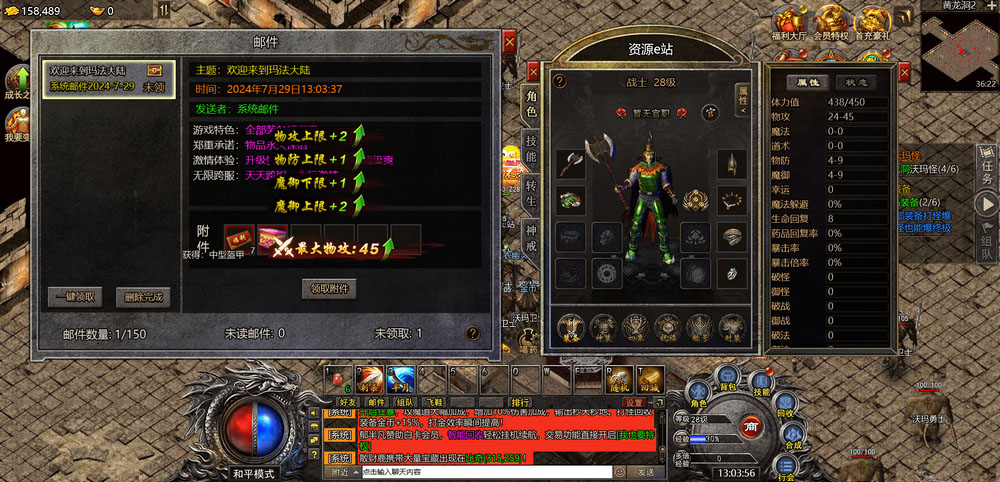Image resolution: width=1000 pixels, height=482 pixels.
Task: Collapse the 属性 attribute expander
Action: [x=742, y=98]
